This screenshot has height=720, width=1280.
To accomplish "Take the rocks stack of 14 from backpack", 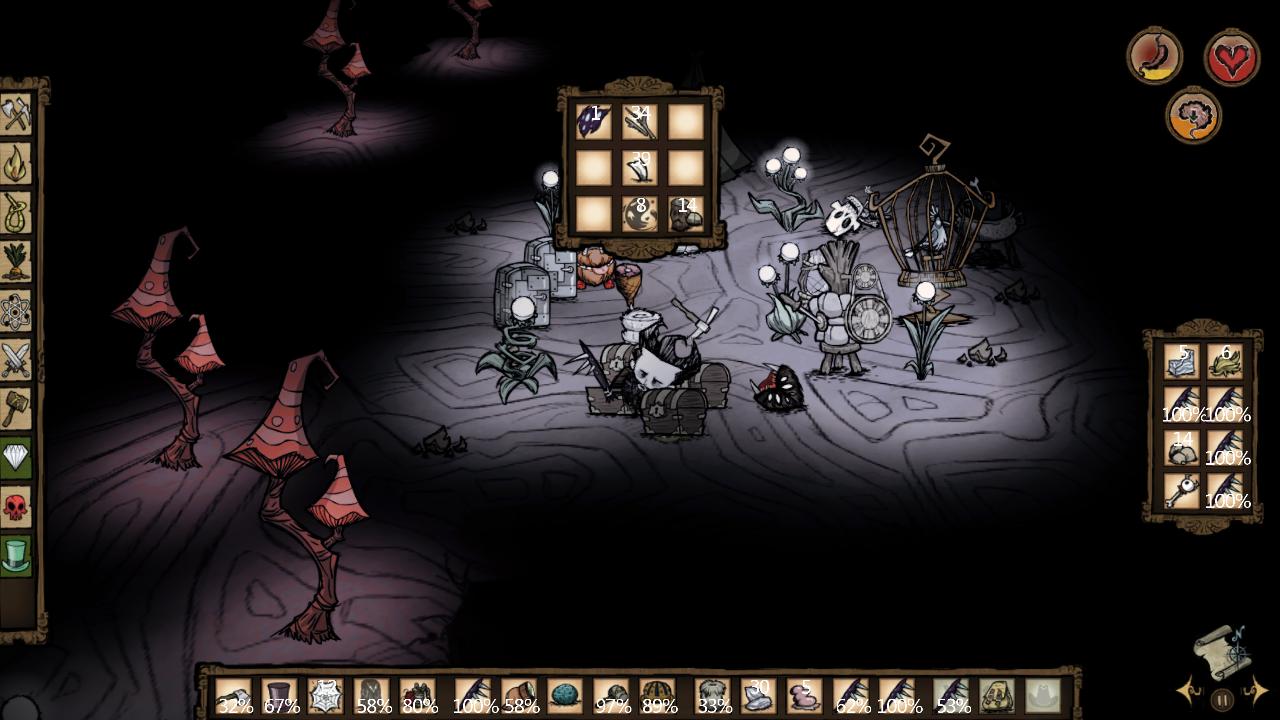I will [1181, 448].
